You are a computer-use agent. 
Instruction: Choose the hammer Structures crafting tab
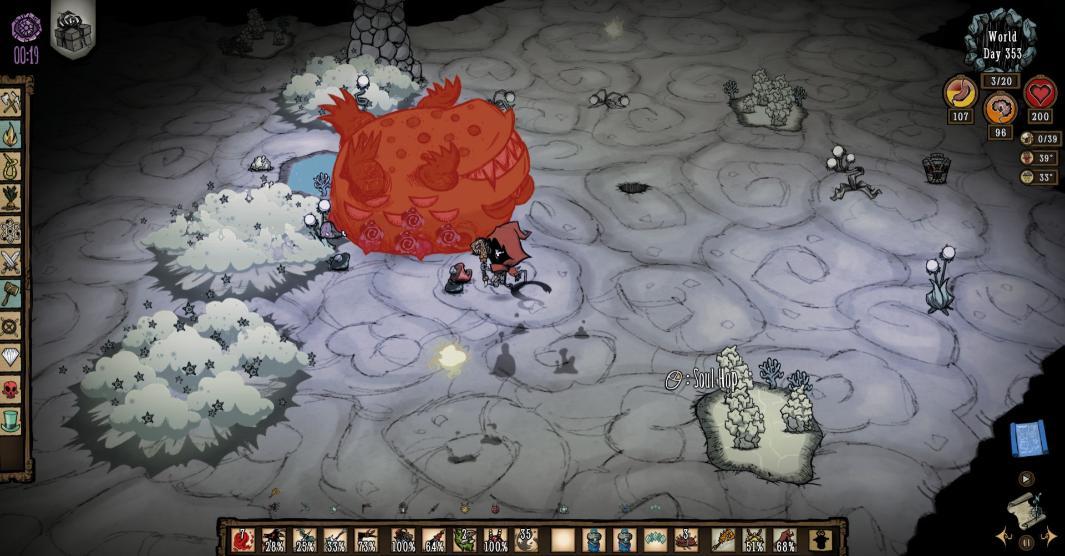click(11, 293)
